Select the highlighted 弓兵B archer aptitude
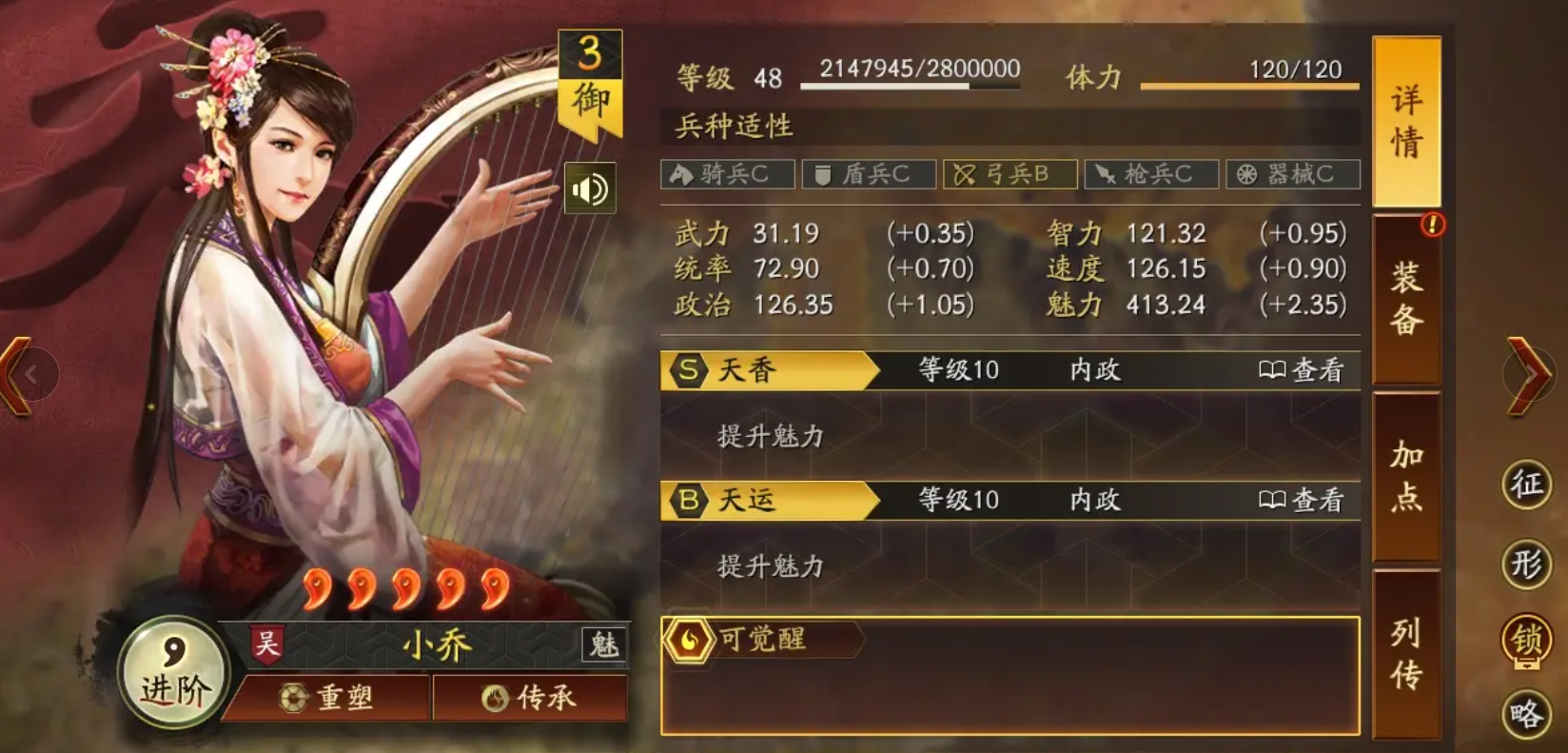Image resolution: width=1568 pixels, height=753 pixels. 1010,174
